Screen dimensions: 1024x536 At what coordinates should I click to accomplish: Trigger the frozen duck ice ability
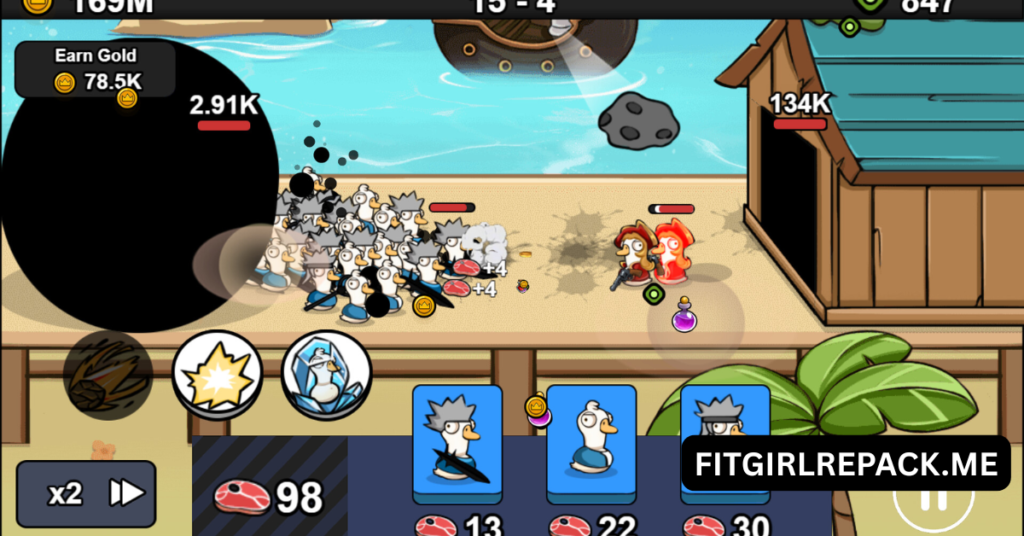click(326, 375)
